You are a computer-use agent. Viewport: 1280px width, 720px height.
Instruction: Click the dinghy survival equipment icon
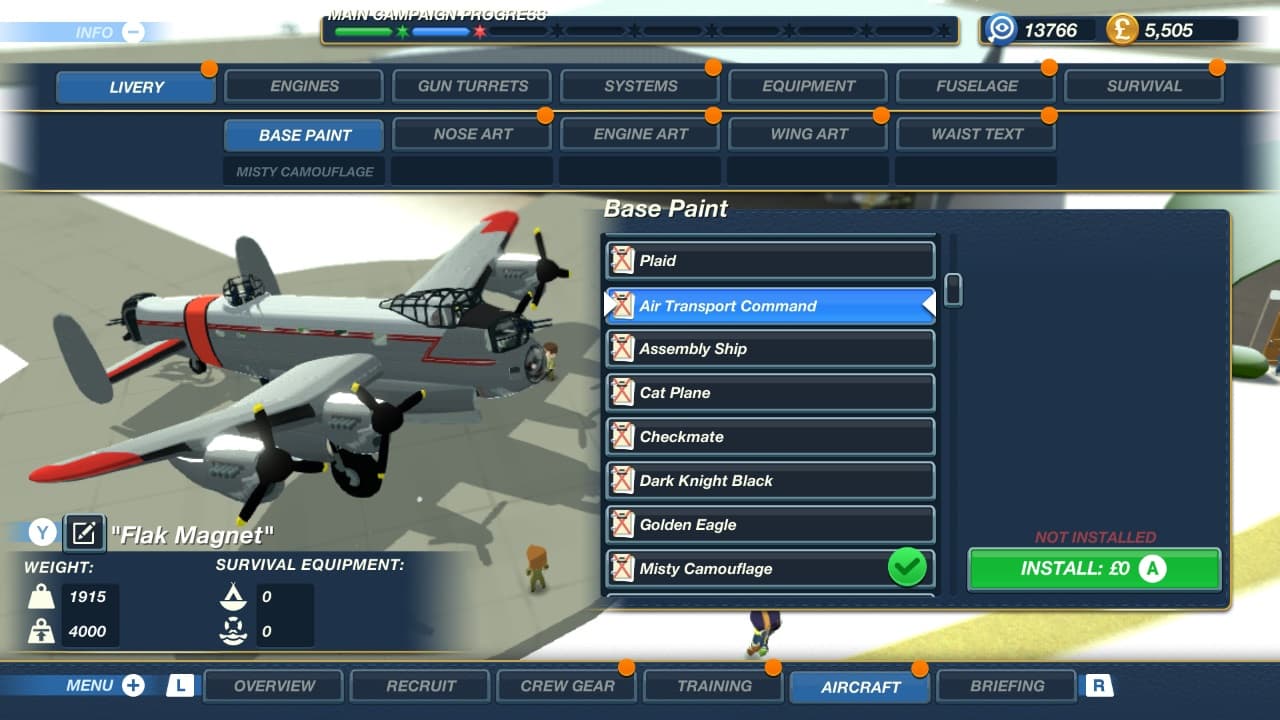pos(232,596)
